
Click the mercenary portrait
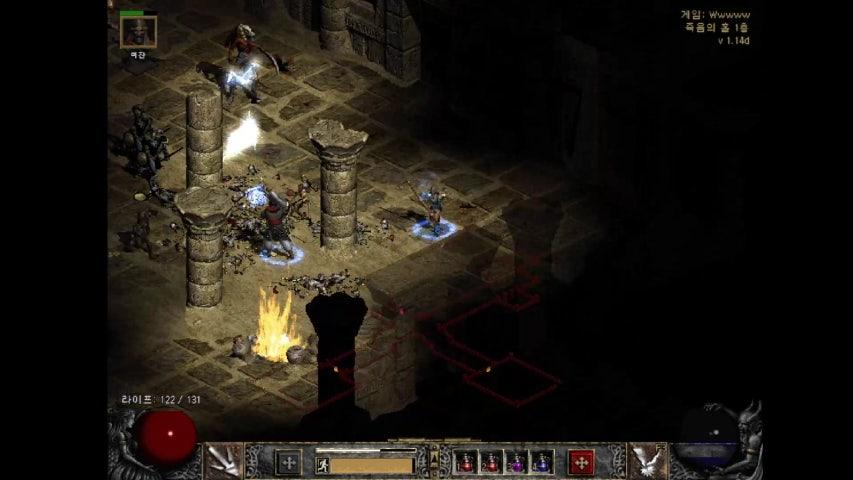tap(138, 31)
